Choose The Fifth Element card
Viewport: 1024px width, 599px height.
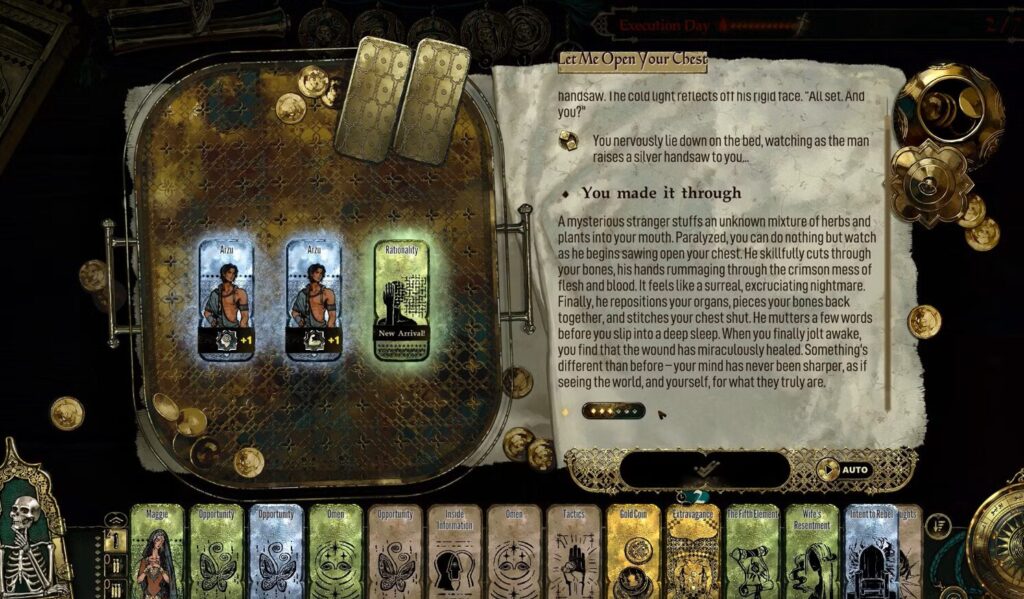click(x=752, y=552)
